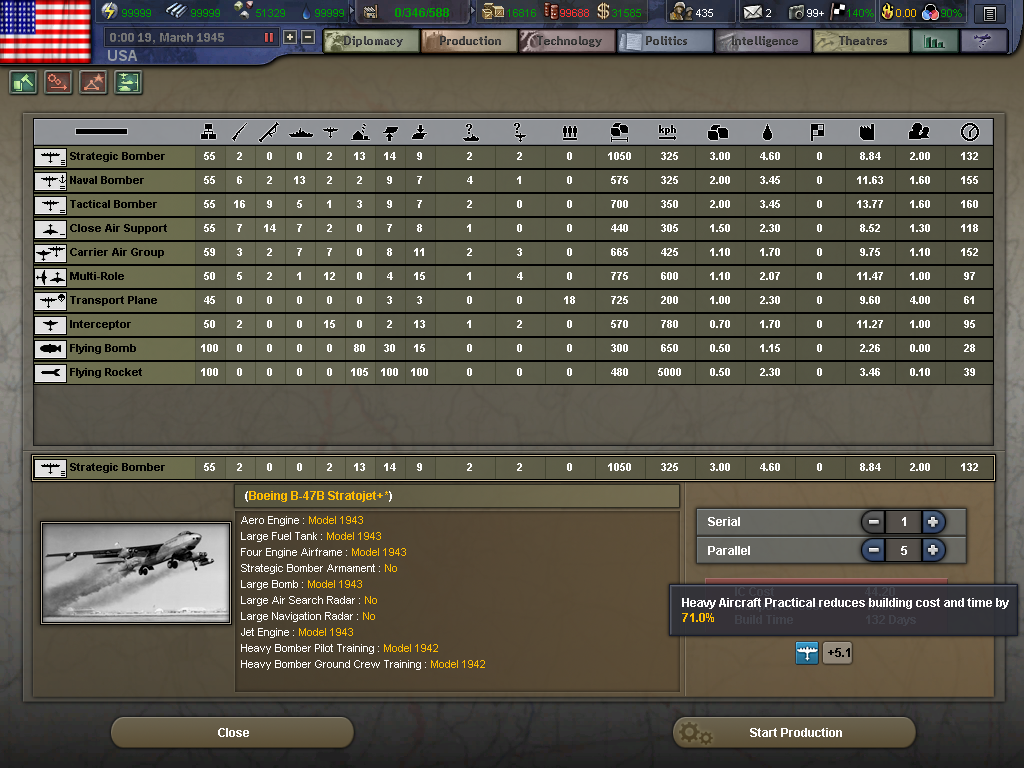
Task: Decrease the Parallel production count
Action: (874, 550)
